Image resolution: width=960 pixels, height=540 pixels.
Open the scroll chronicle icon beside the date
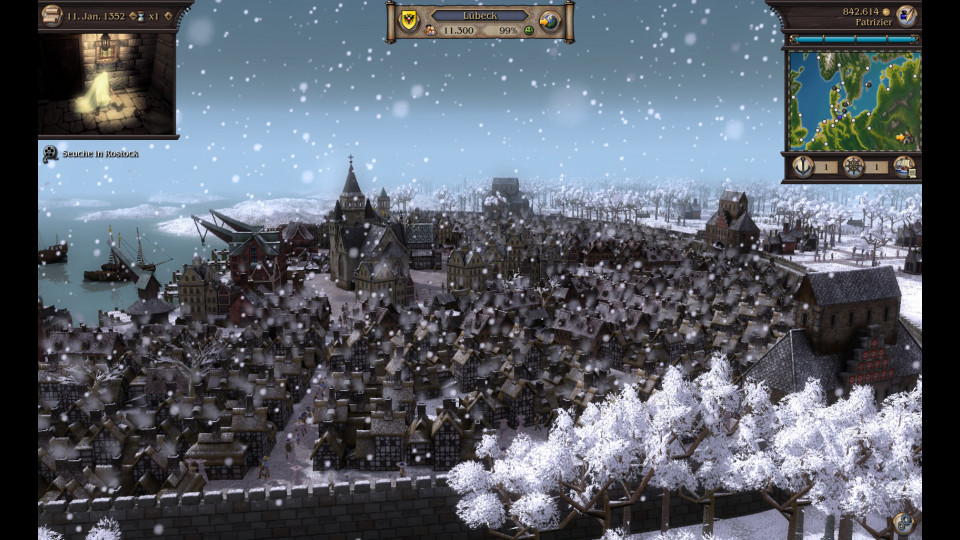click(52, 15)
